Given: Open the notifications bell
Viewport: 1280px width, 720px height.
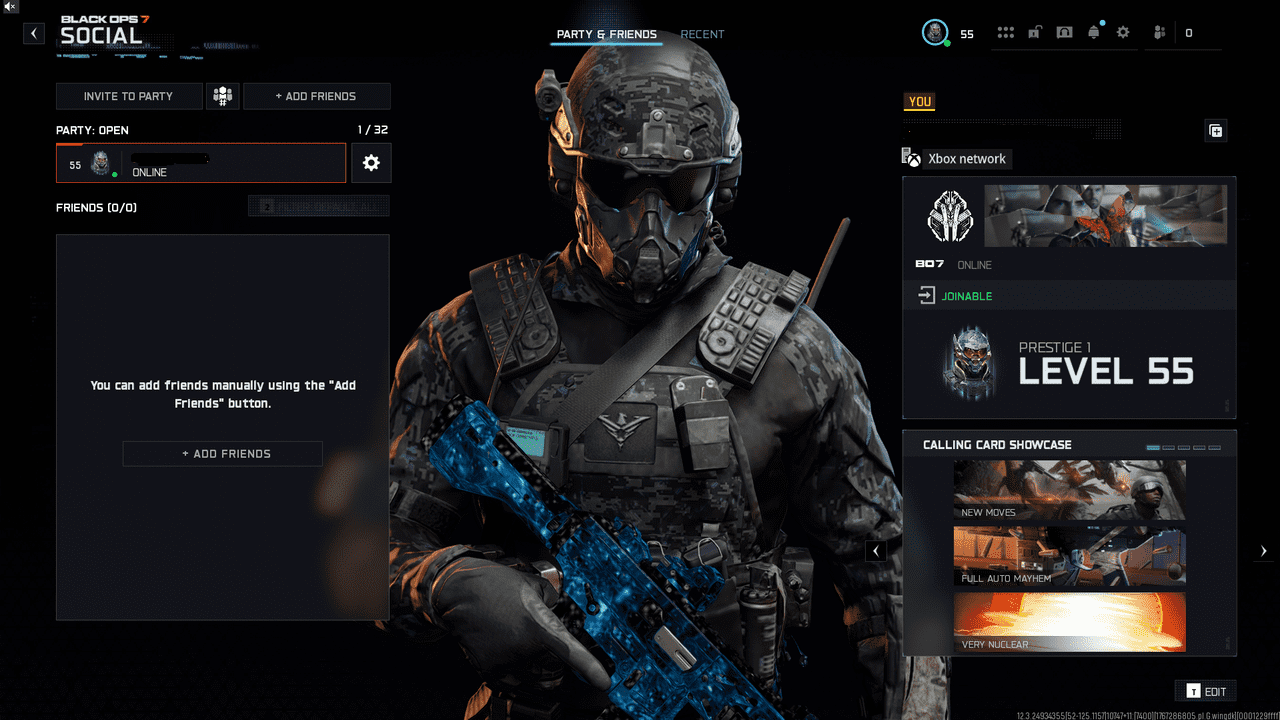Looking at the screenshot, I should tap(1093, 31).
